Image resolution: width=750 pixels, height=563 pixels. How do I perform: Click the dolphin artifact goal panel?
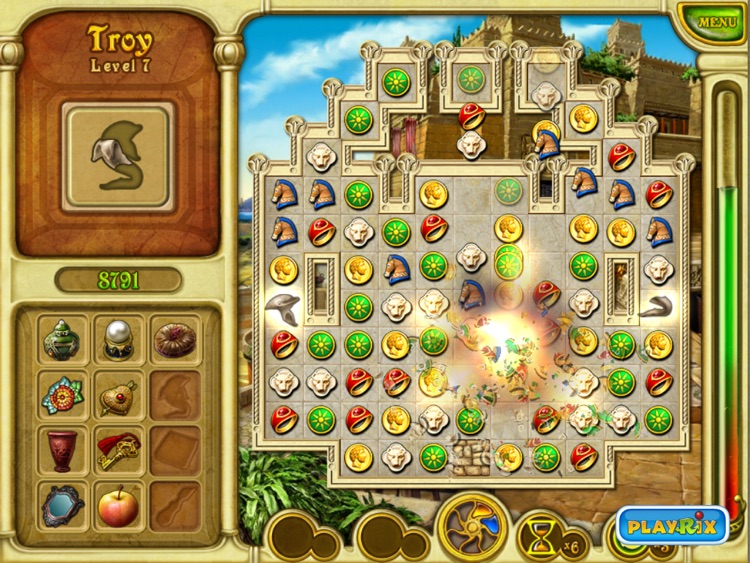click(119, 156)
